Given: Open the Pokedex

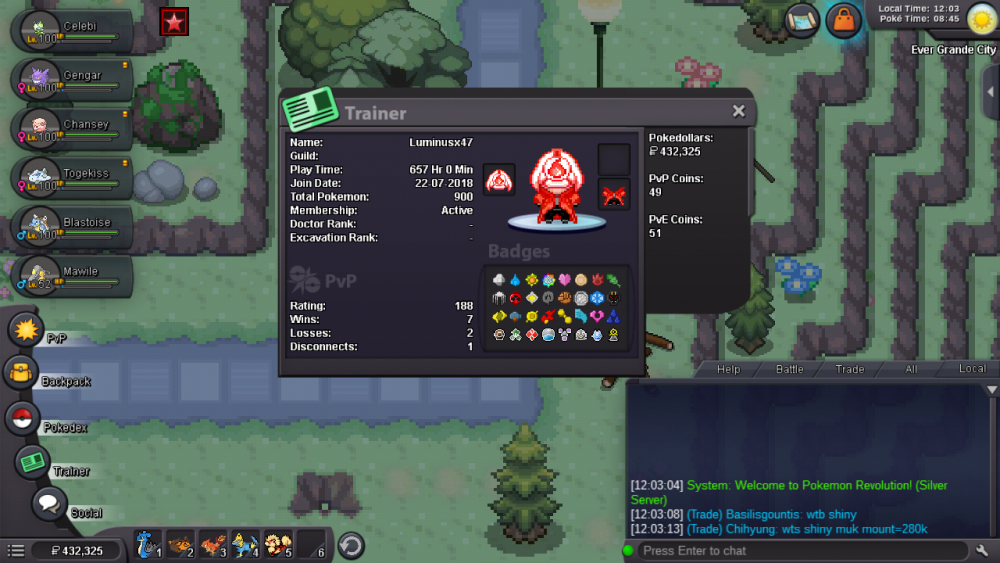Looking at the screenshot, I should [22, 419].
